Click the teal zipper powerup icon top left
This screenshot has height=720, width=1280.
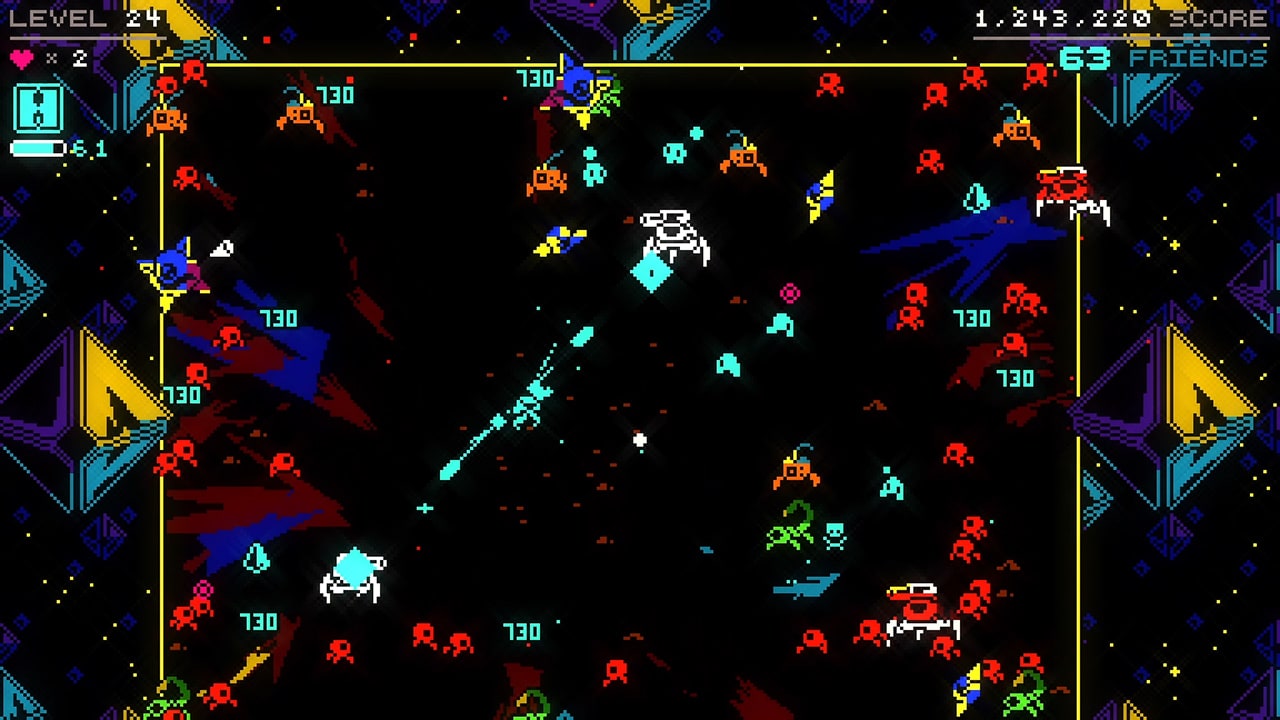38,110
